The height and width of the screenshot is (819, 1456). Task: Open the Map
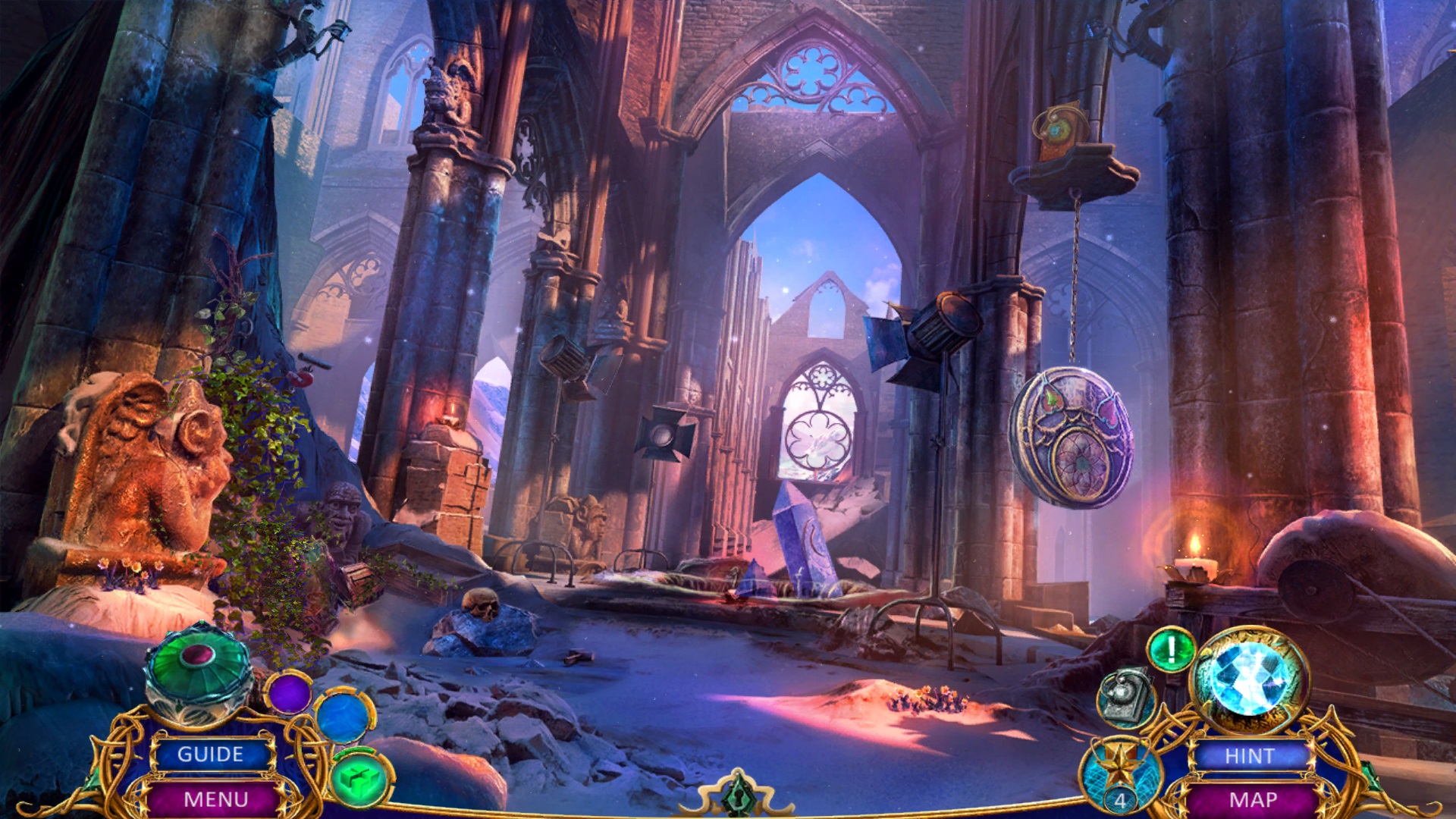point(1253,799)
